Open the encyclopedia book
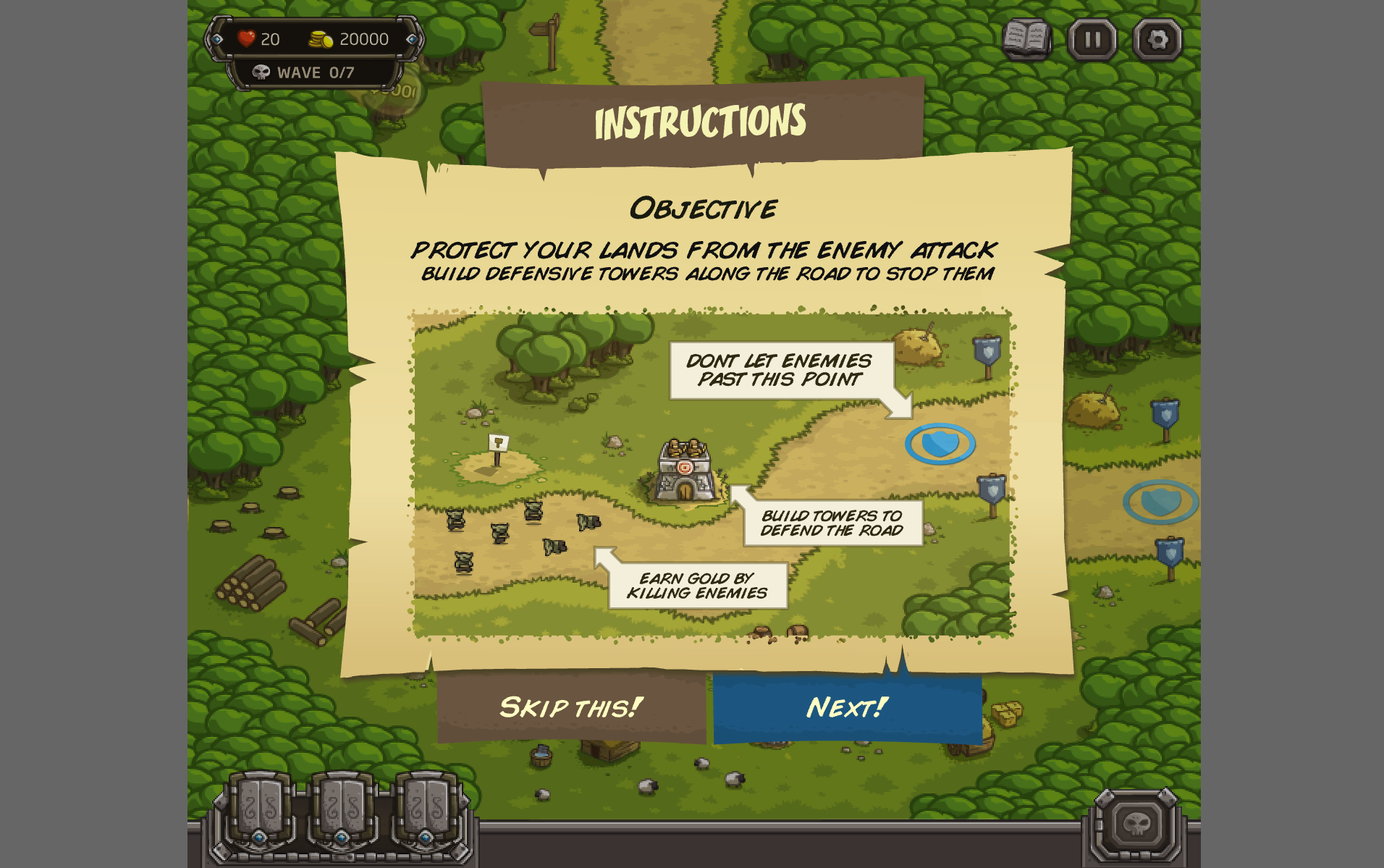This screenshot has height=868, width=1384. pyautogui.click(x=1026, y=39)
